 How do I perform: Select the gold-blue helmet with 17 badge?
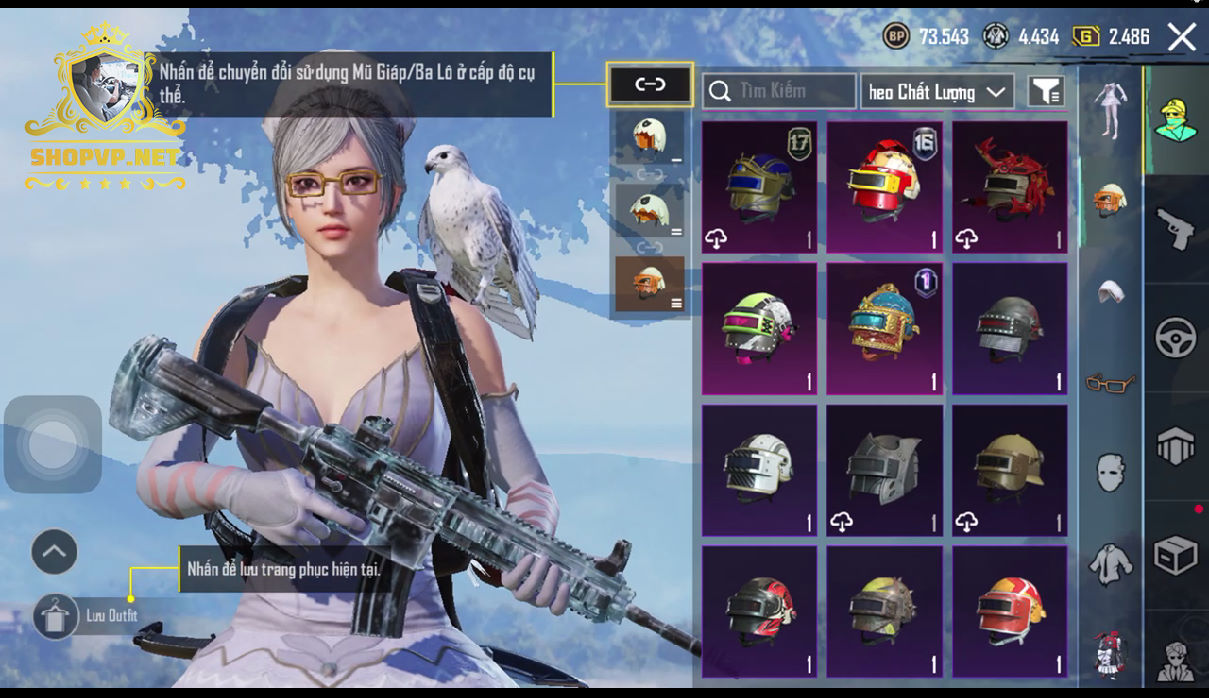(x=759, y=187)
